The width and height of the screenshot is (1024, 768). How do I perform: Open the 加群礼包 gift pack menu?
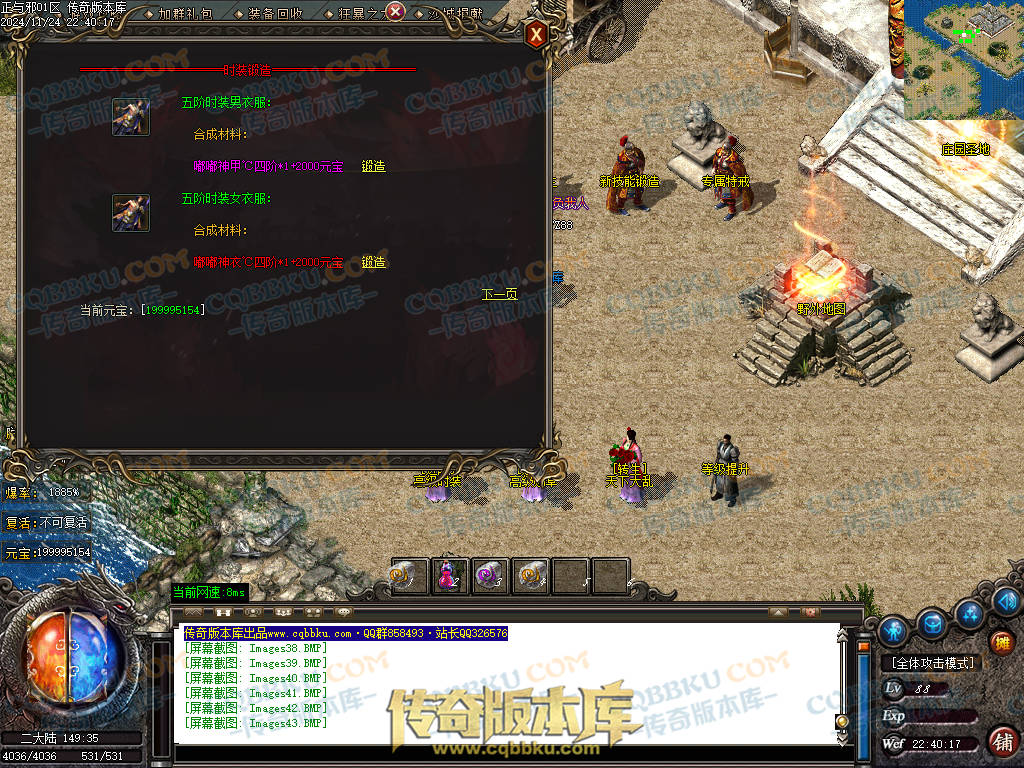pyautogui.click(x=186, y=13)
